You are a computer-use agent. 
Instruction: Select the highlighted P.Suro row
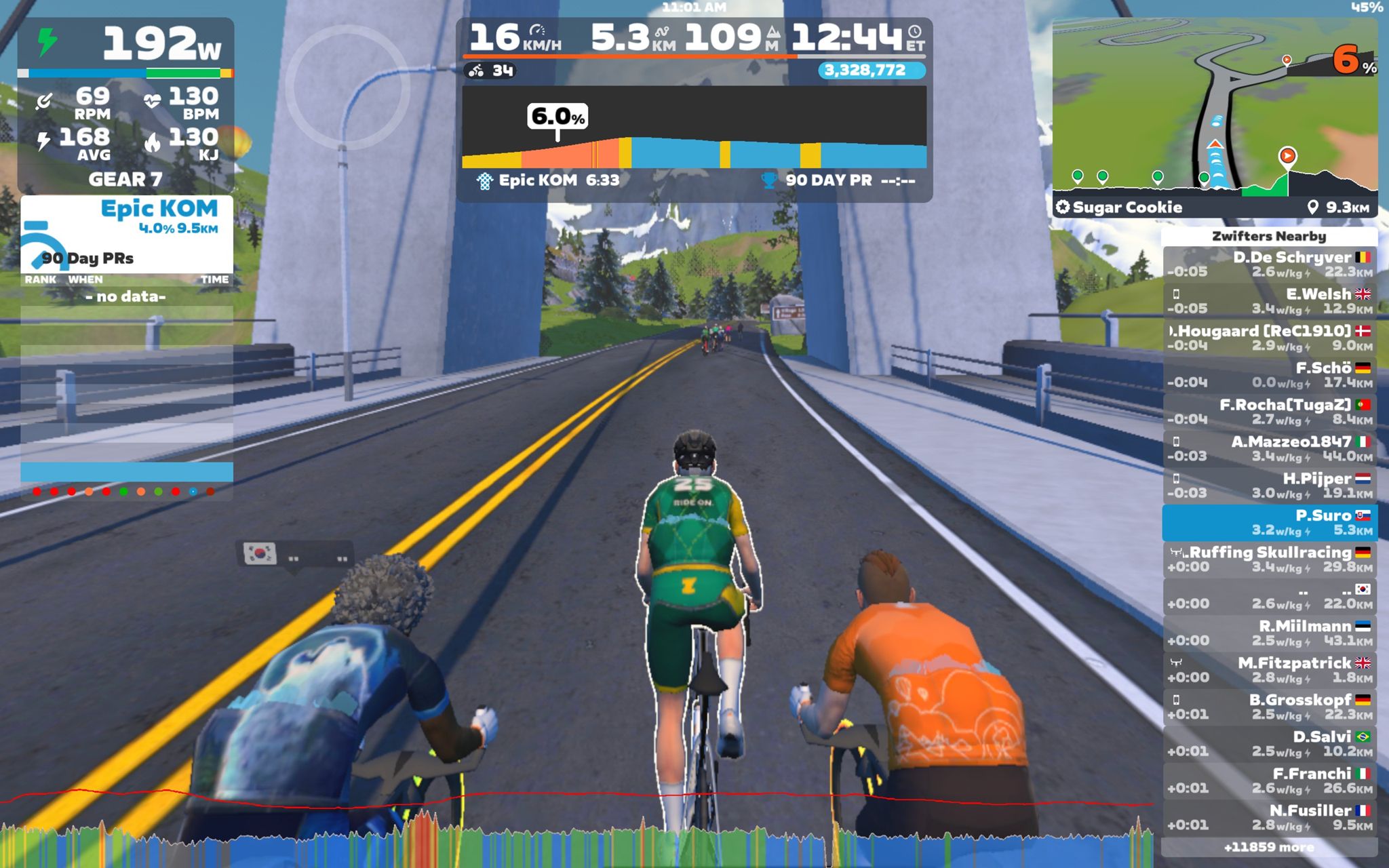click(x=1269, y=522)
